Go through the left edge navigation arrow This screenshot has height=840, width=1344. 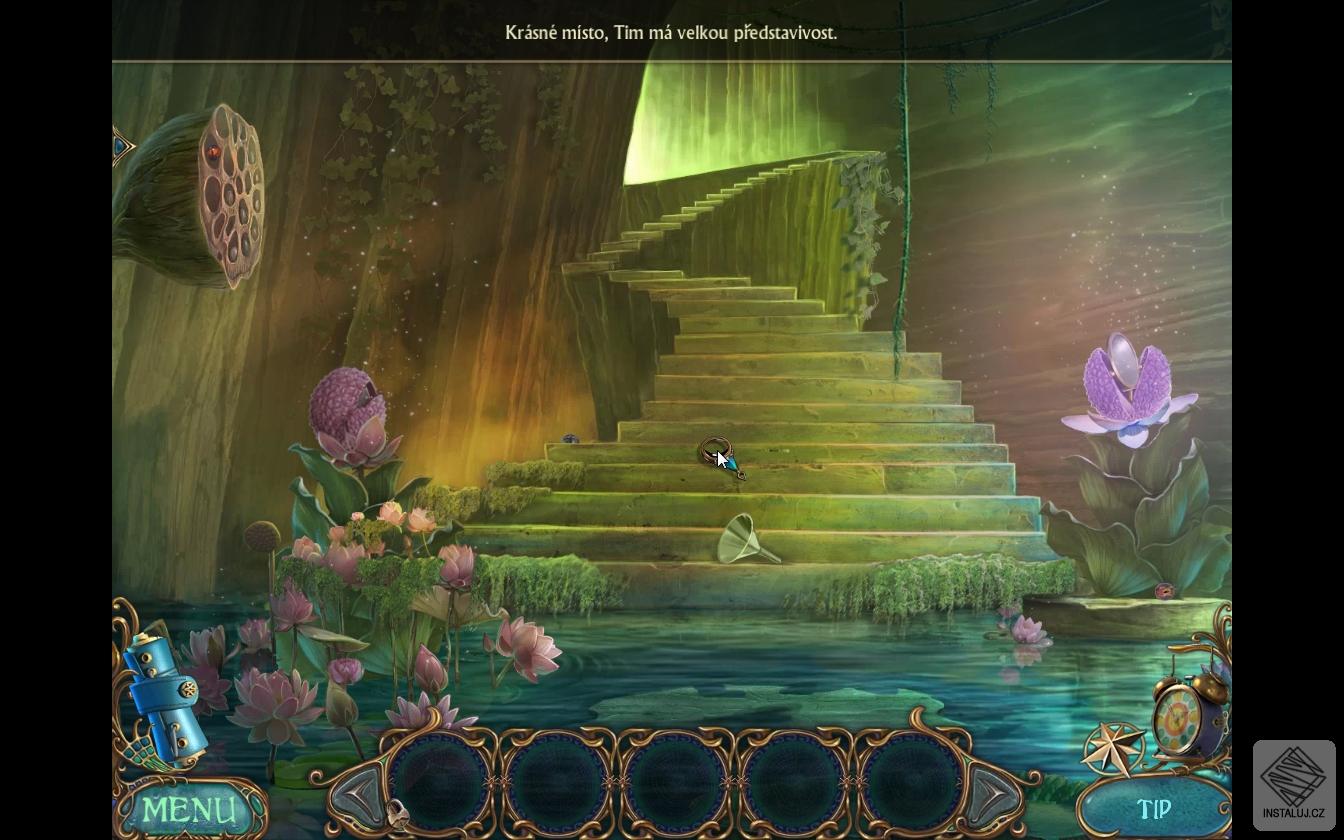coord(123,148)
